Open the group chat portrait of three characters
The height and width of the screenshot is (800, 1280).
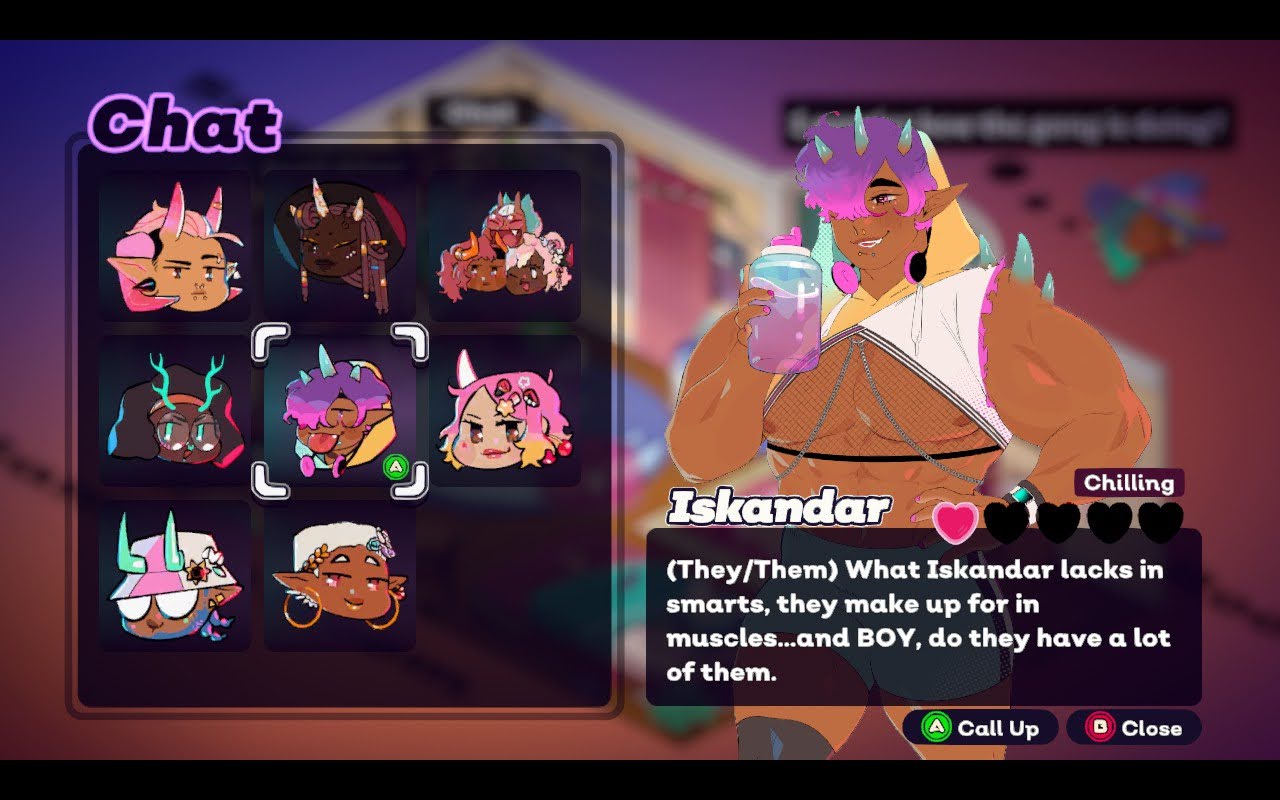[x=505, y=246]
